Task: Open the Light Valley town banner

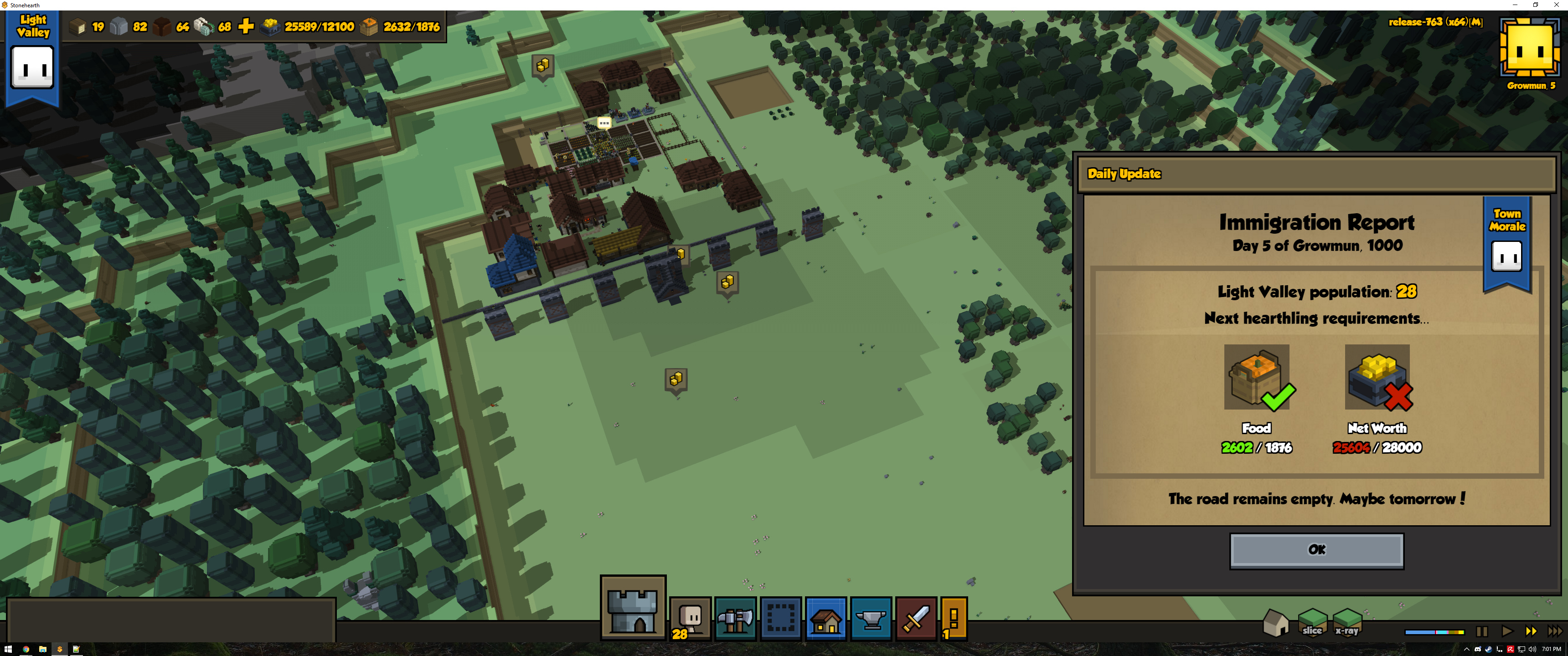Action: (x=33, y=58)
